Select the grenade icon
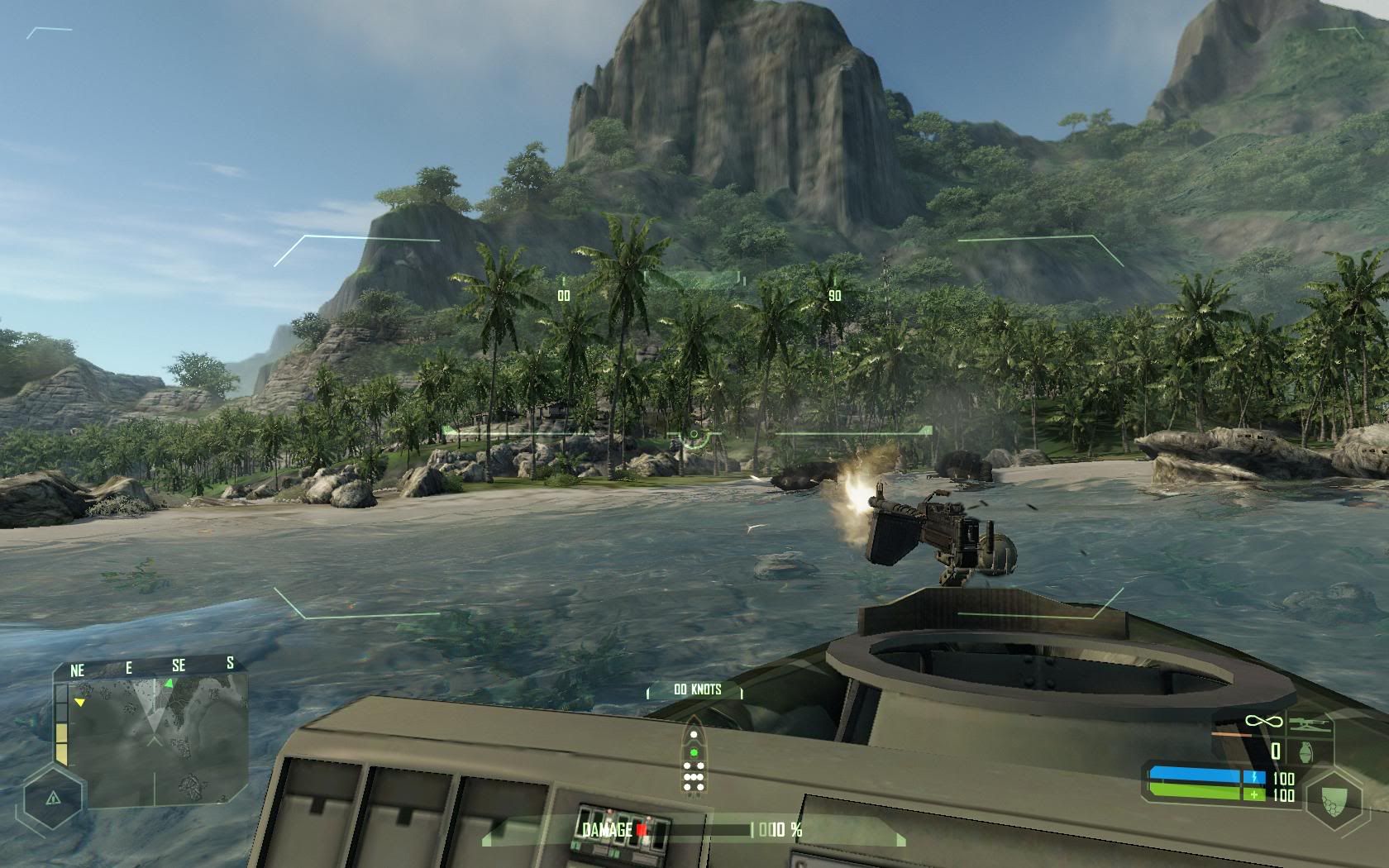This screenshot has width=1389, height=868. [1305, 751]
